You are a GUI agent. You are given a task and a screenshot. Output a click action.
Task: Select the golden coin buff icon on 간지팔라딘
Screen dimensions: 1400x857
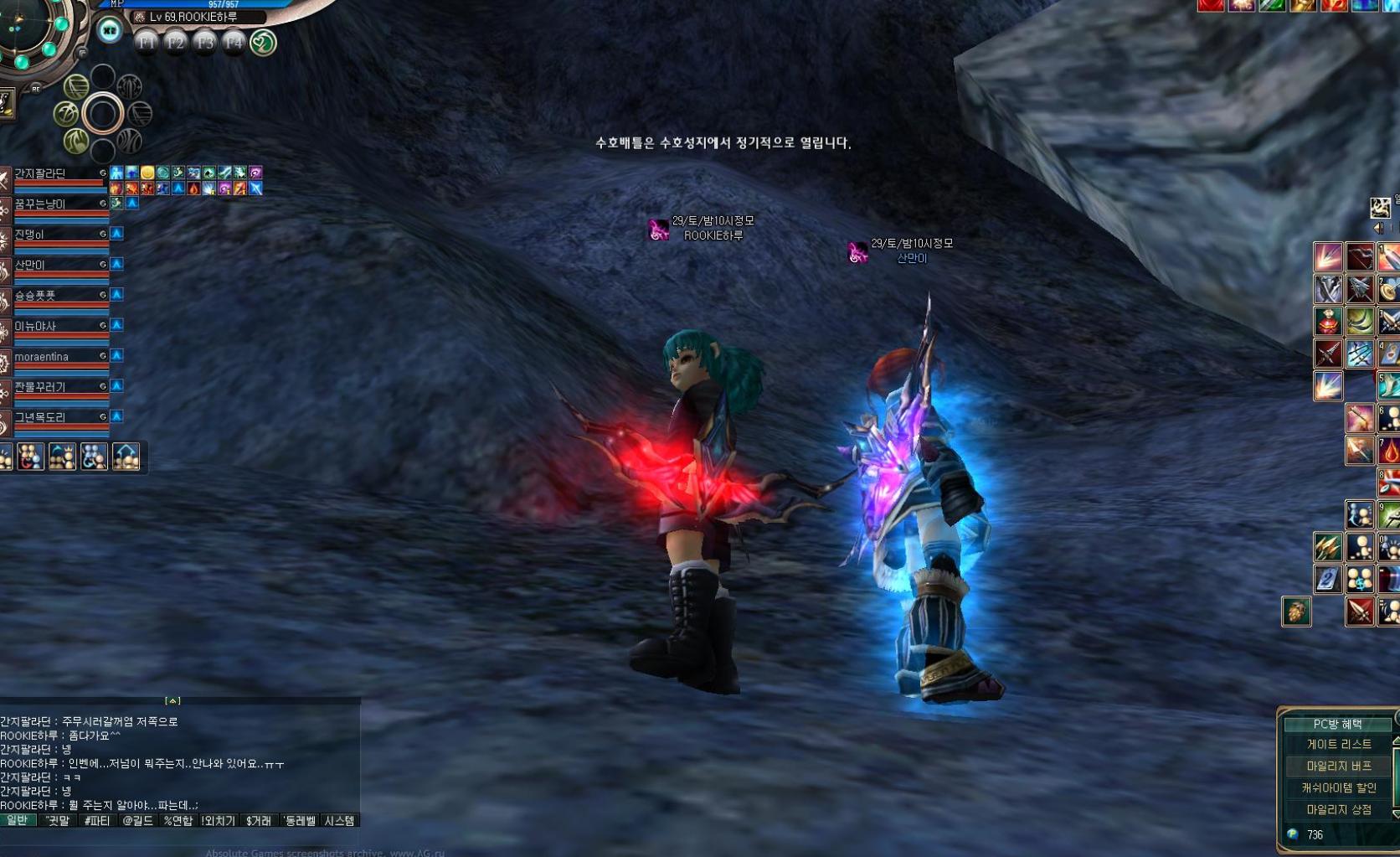(x=147, y=173)
